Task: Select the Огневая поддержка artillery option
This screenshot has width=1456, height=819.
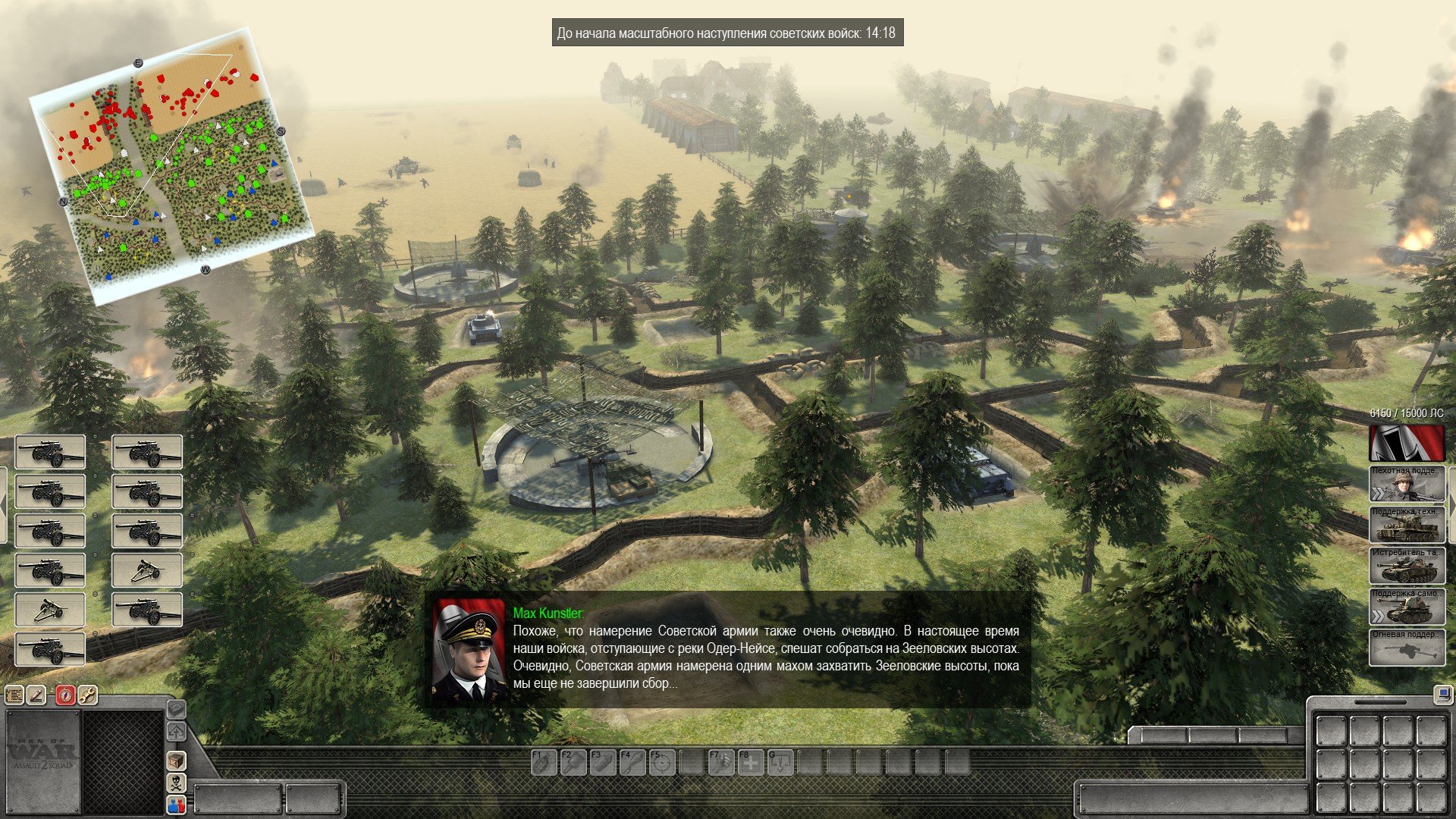Action: pyautogui.click(x=1407, y=648)
